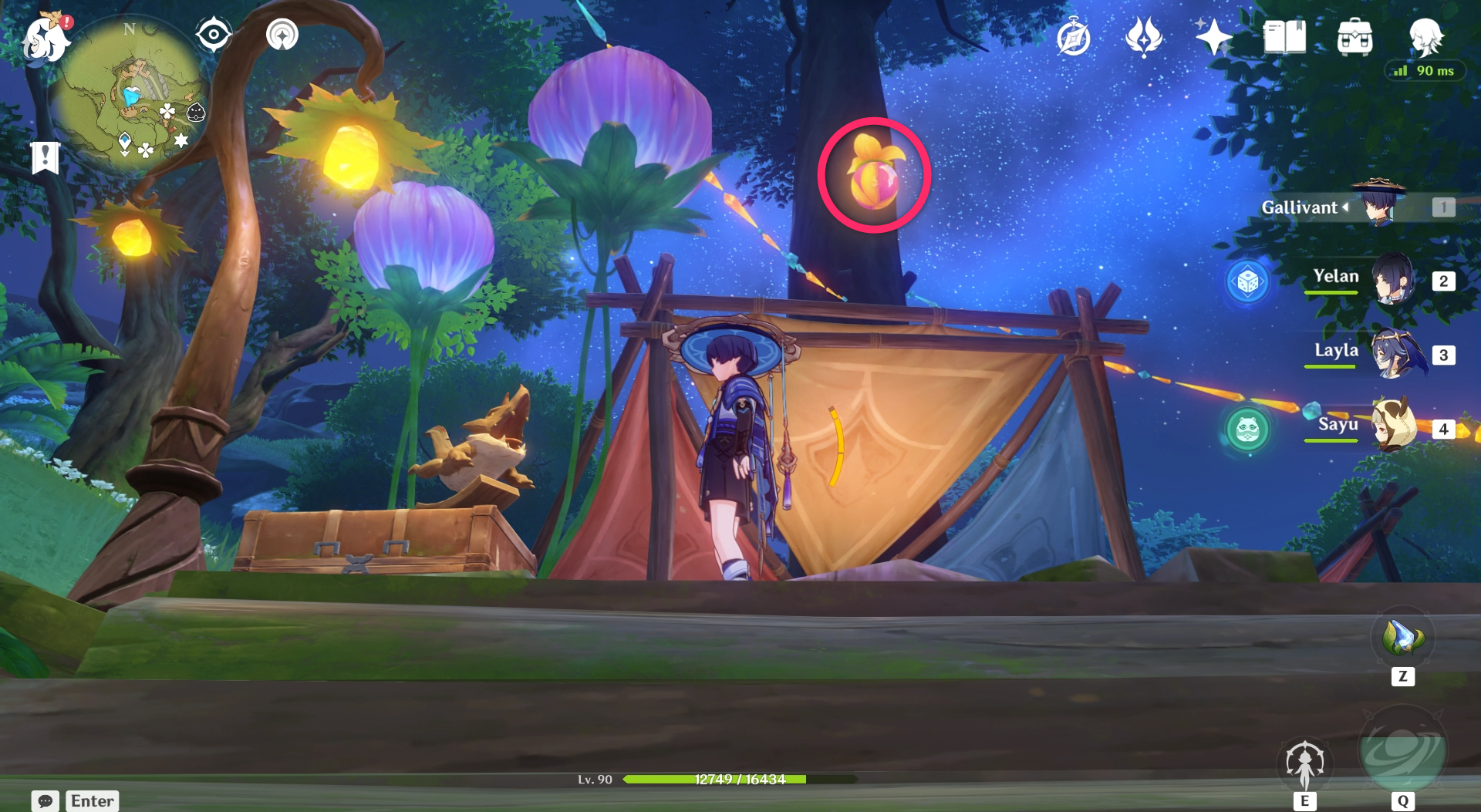Open the Inventory backpack icon
The width and height of the screenshot is (1481, 812).
1354,37
